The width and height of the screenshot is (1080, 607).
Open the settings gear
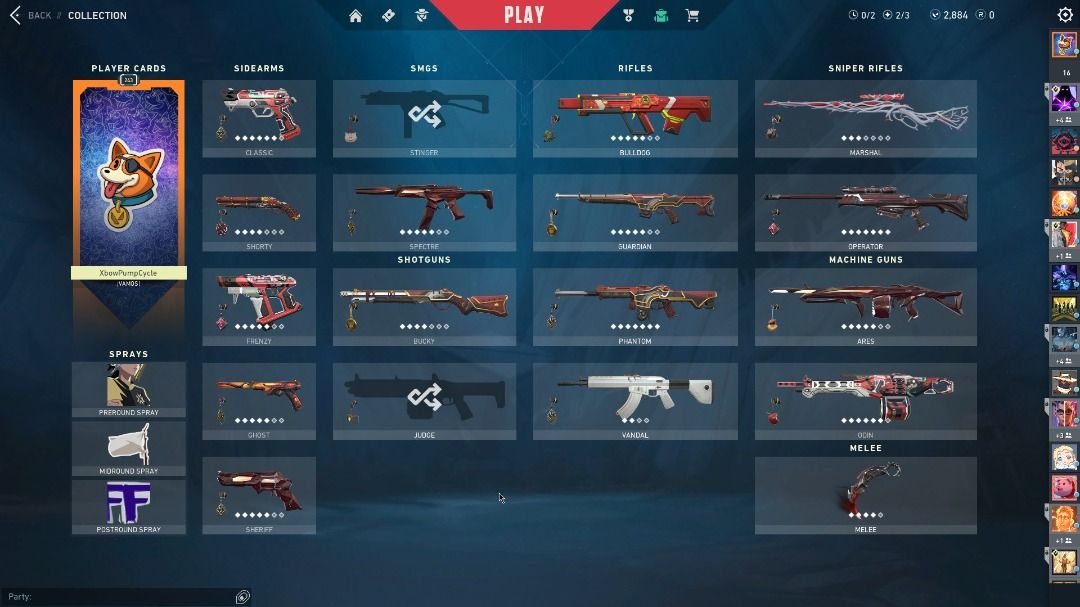point(1065,15)
